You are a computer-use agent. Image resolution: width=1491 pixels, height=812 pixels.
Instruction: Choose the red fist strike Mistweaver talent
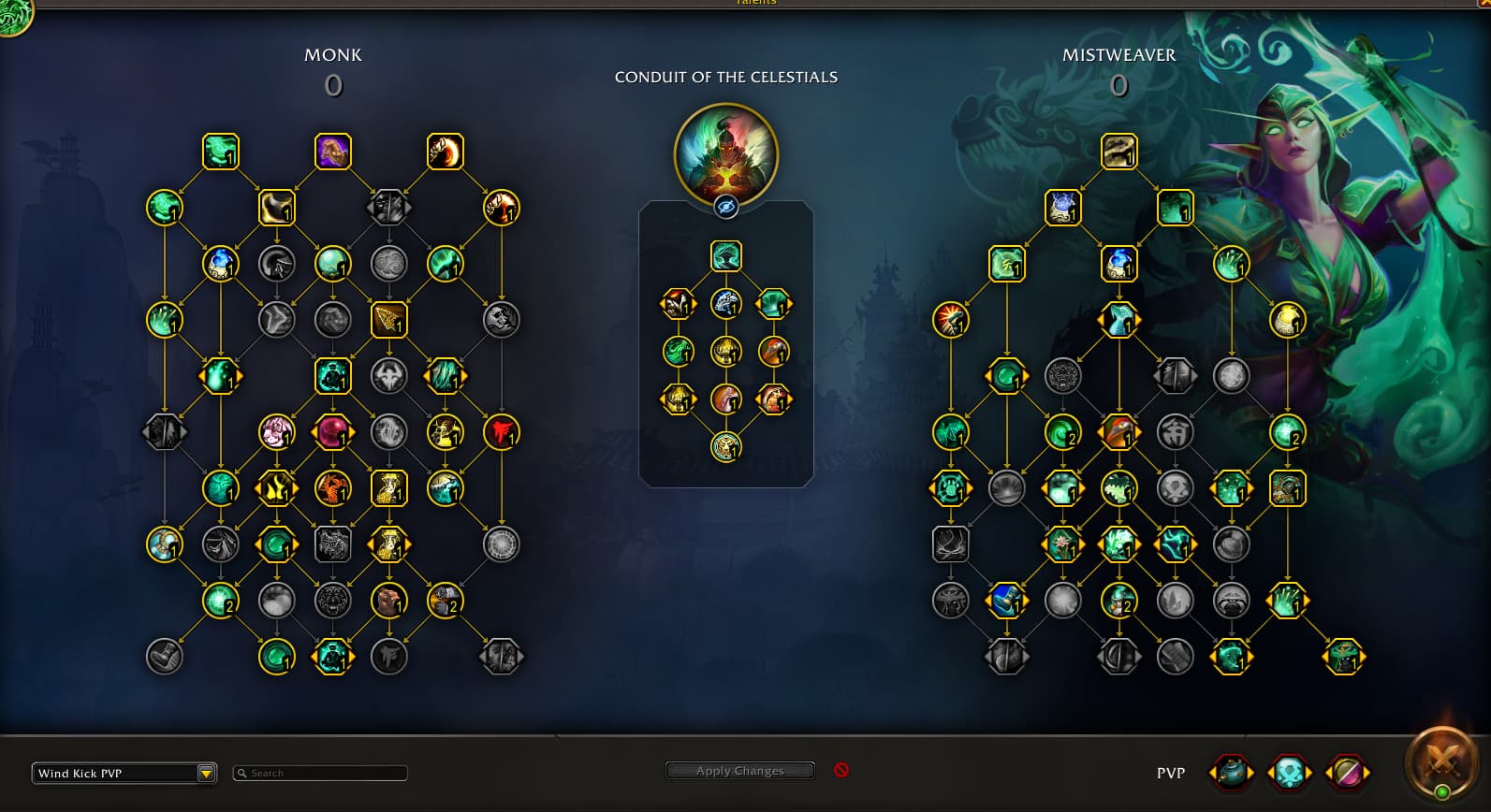[x=950, y=320]
